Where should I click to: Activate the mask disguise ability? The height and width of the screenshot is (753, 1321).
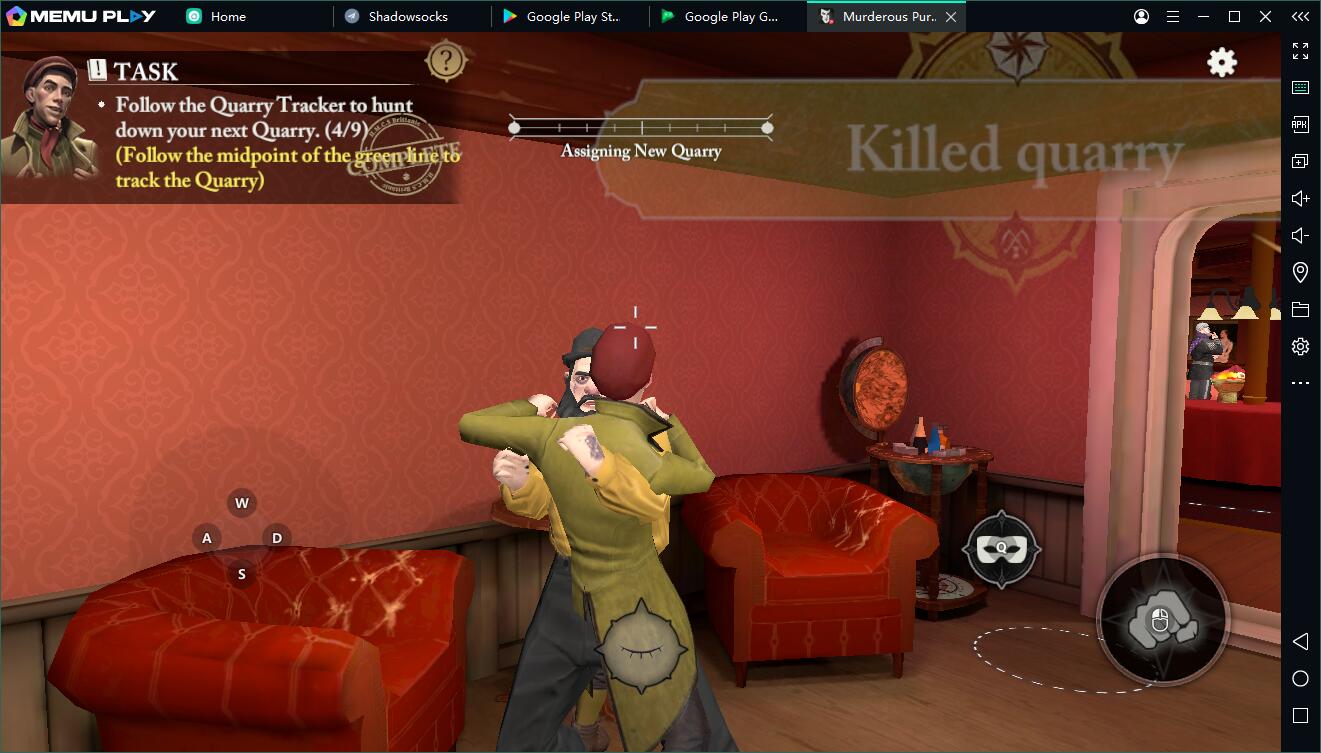coord(1000,548)
